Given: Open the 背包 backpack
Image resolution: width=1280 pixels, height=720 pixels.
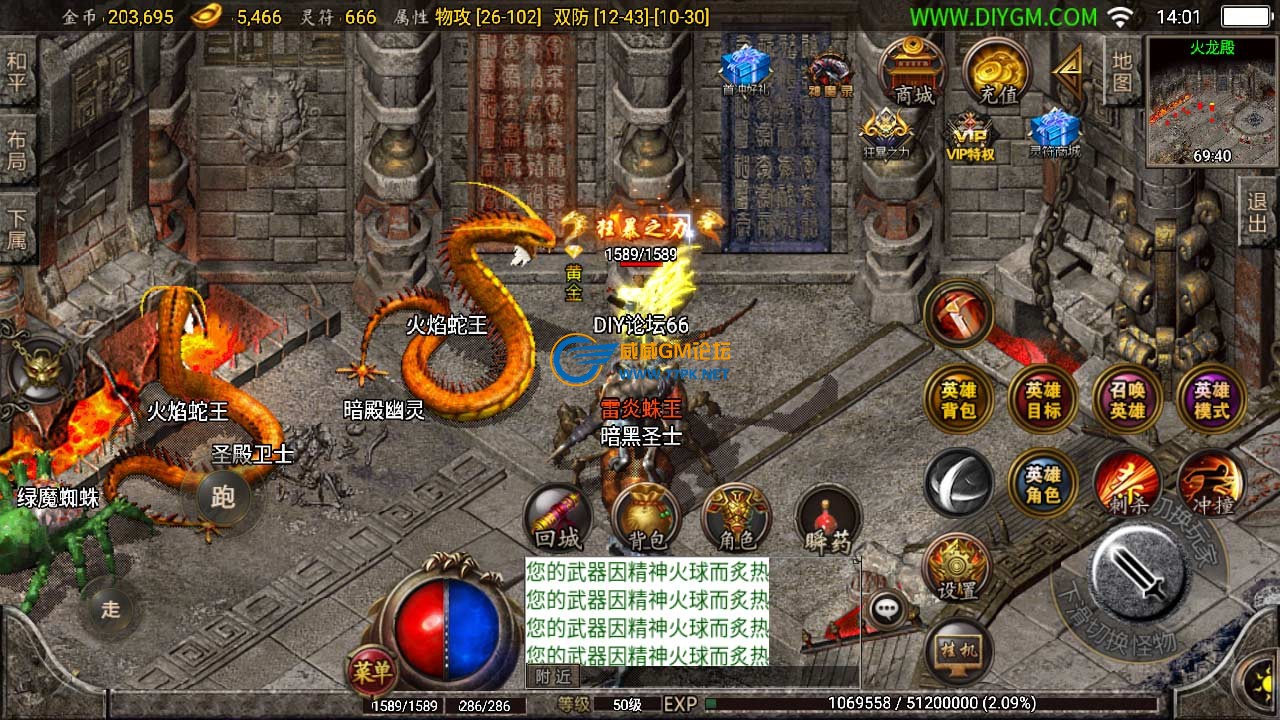Looking at the screenshot, I should (x=646, y=518).
